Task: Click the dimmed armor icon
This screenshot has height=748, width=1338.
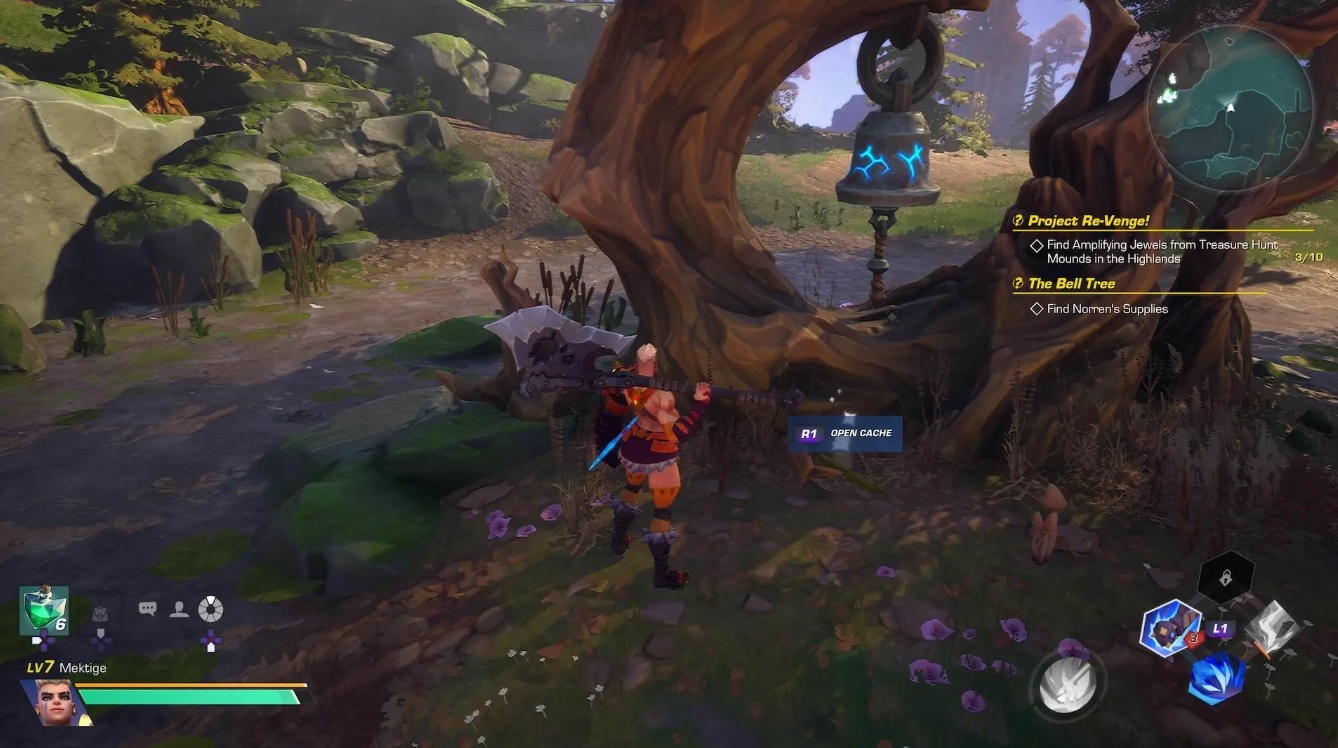Action: [100, 614]
